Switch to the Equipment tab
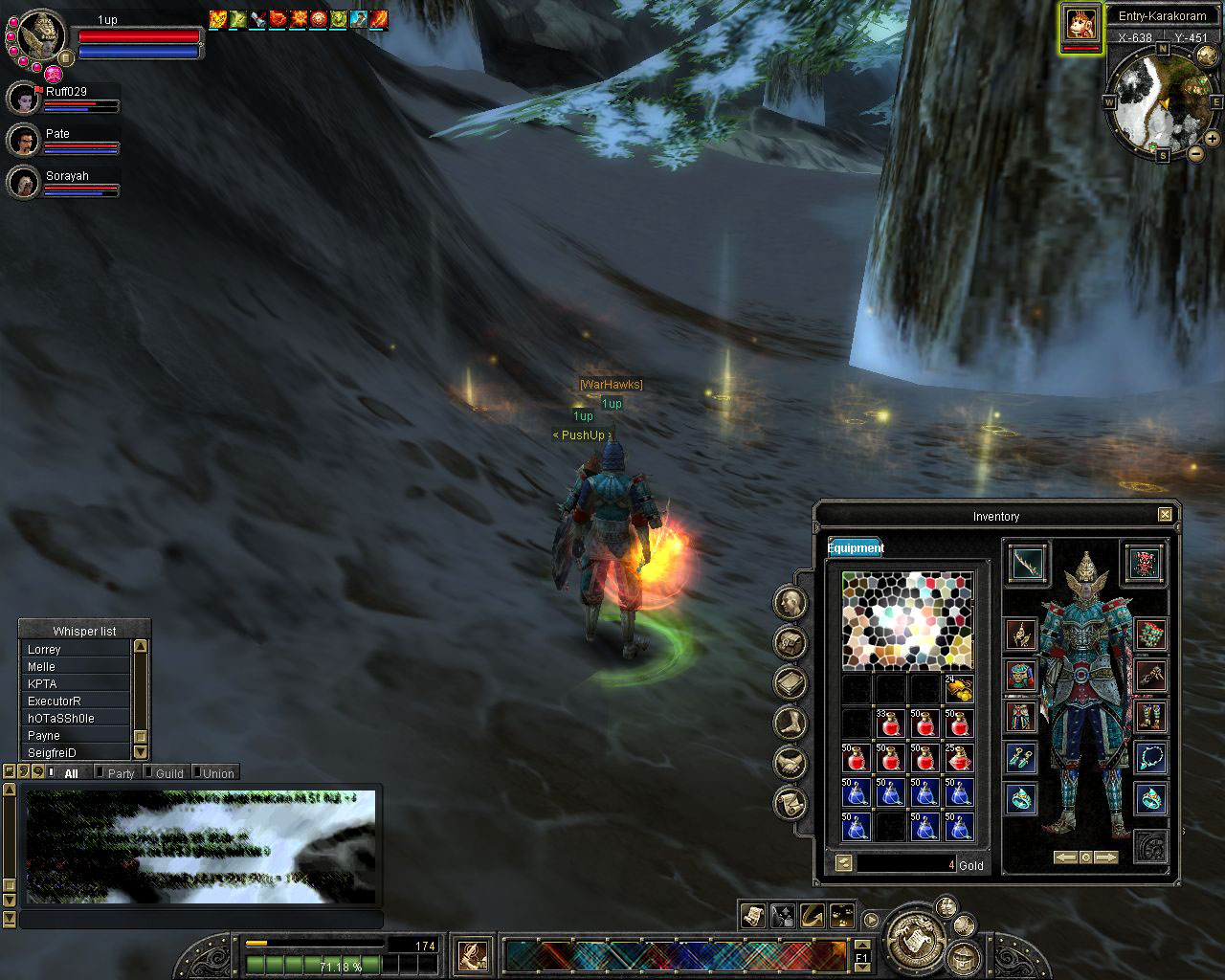The height and width of the screenshot is (980, 1225). 855,547
